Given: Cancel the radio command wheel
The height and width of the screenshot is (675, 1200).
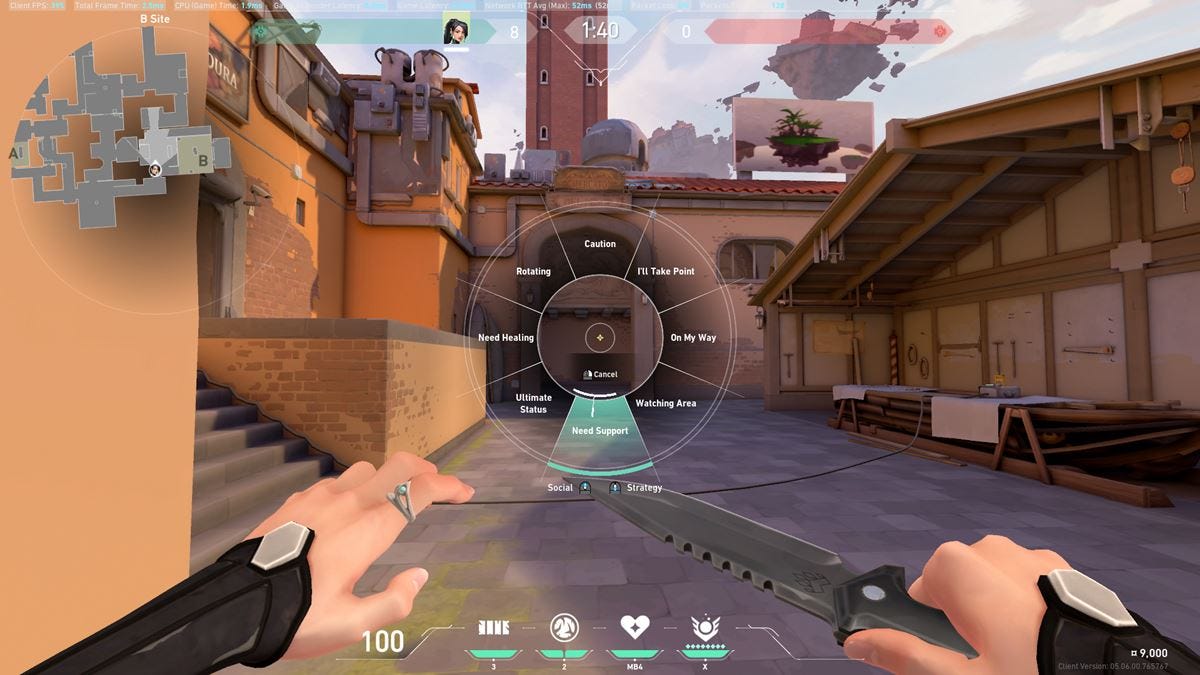Looking at the screenshot, I should click(x=600, y=374).
